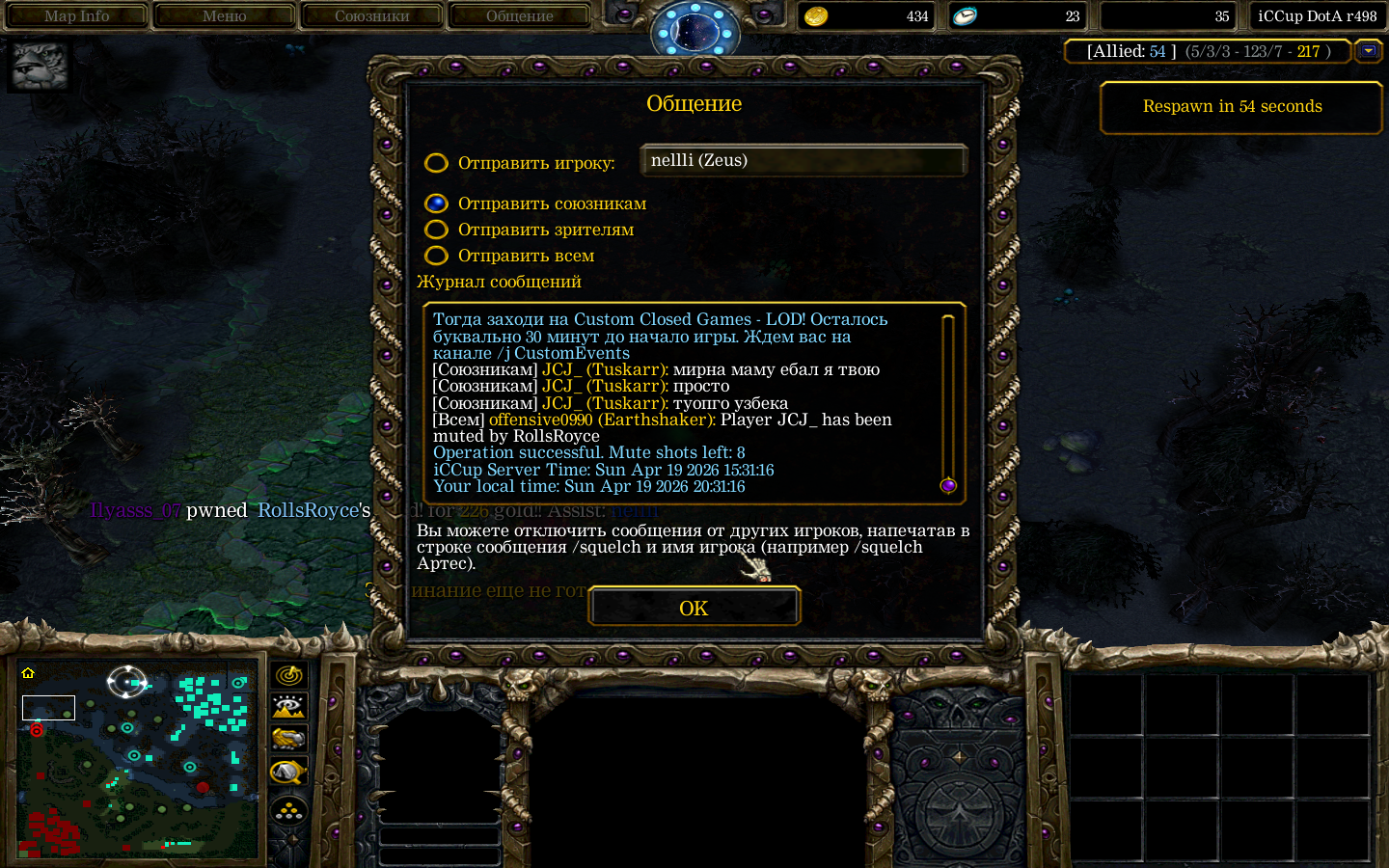
Task: Toggle minimap terrain display button
Action: tap(288, 707)
